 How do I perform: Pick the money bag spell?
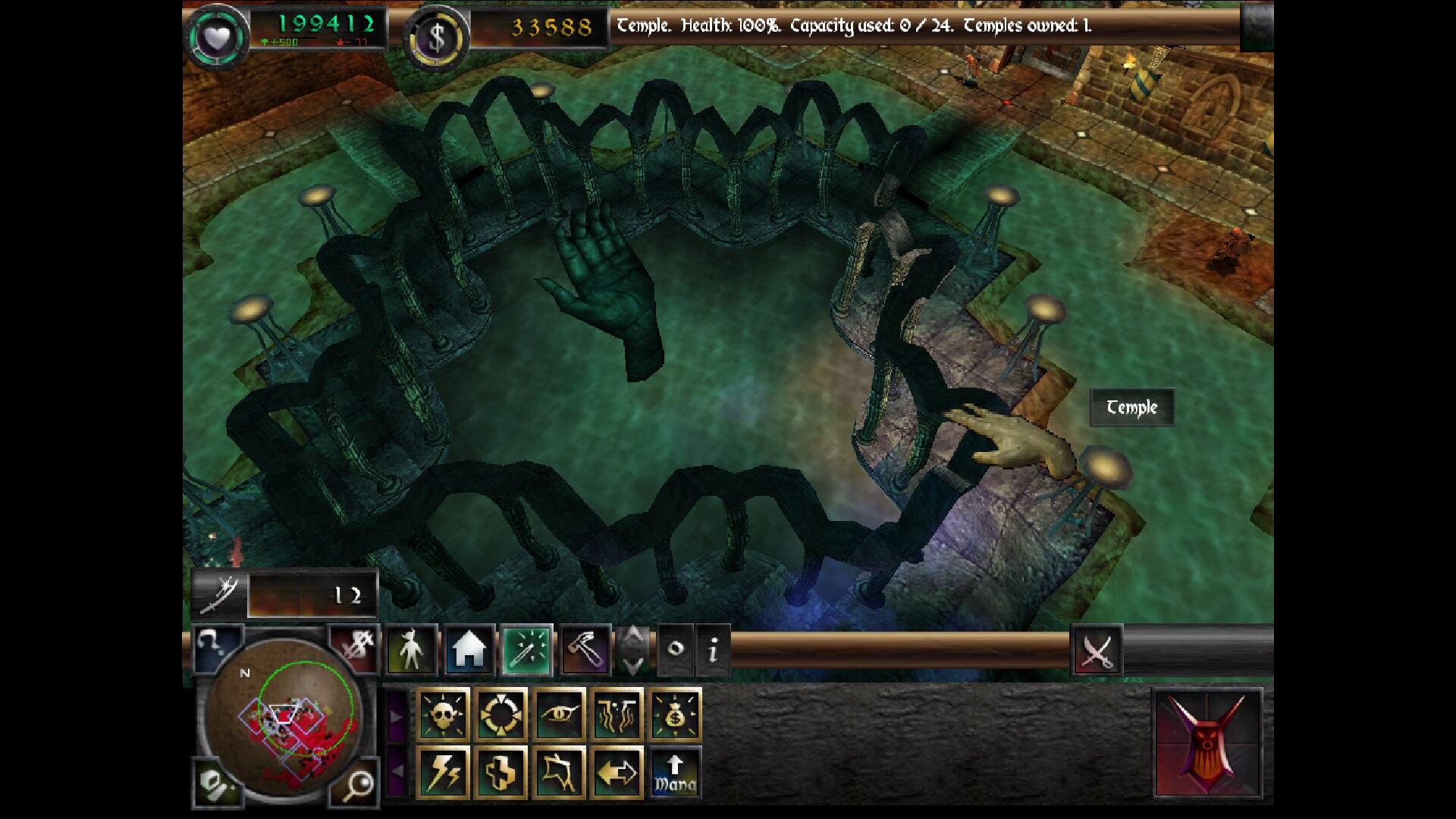(x=675, y=714)
